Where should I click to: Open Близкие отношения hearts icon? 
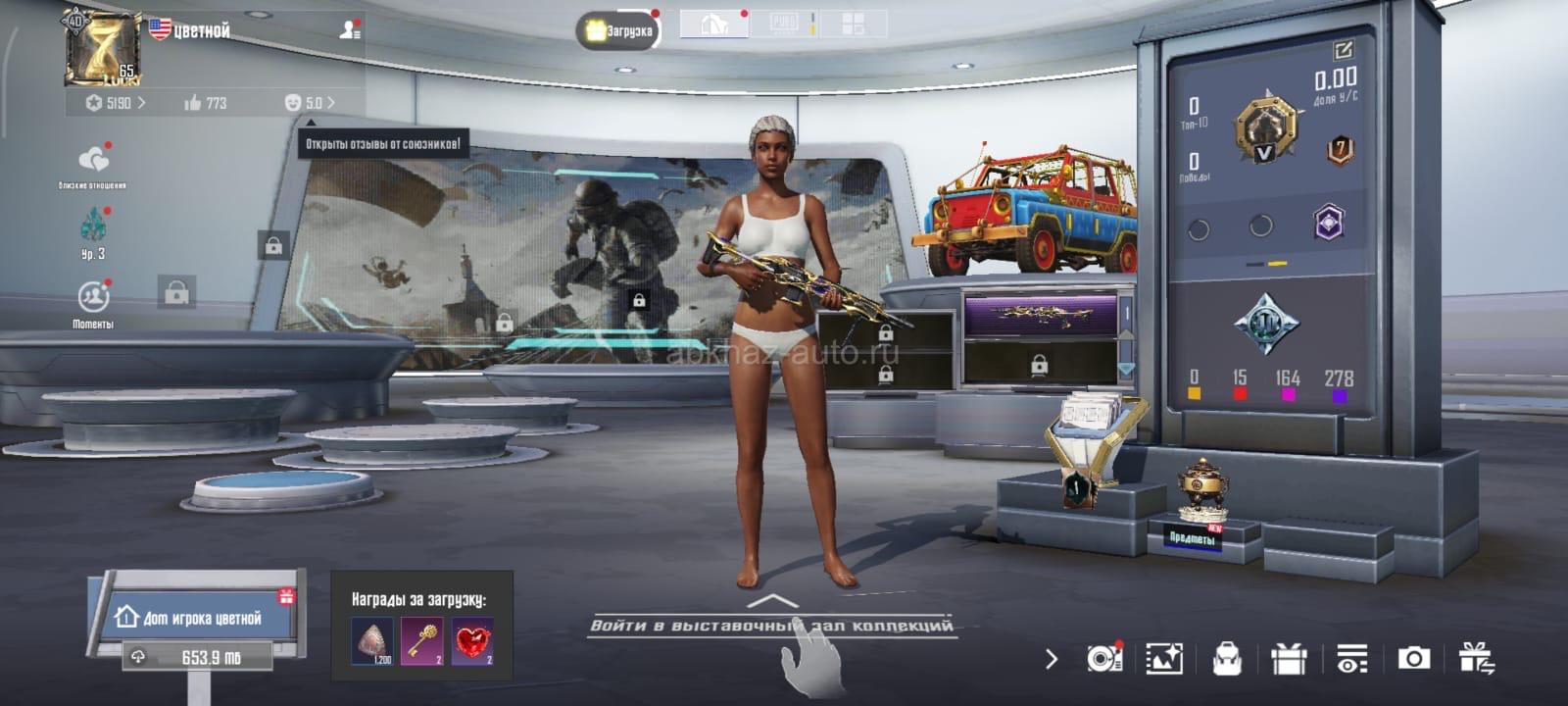click(x=93, y=162)
